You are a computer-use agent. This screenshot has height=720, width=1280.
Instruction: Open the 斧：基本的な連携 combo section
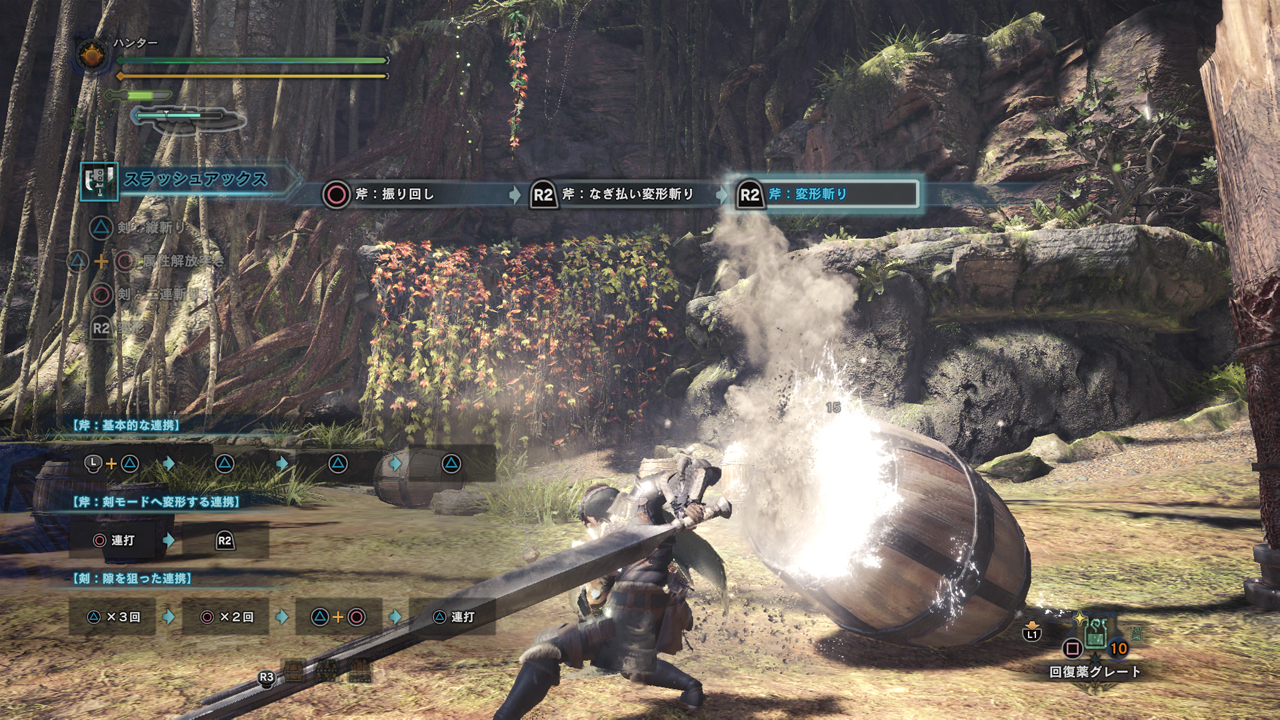coord(120,425)
